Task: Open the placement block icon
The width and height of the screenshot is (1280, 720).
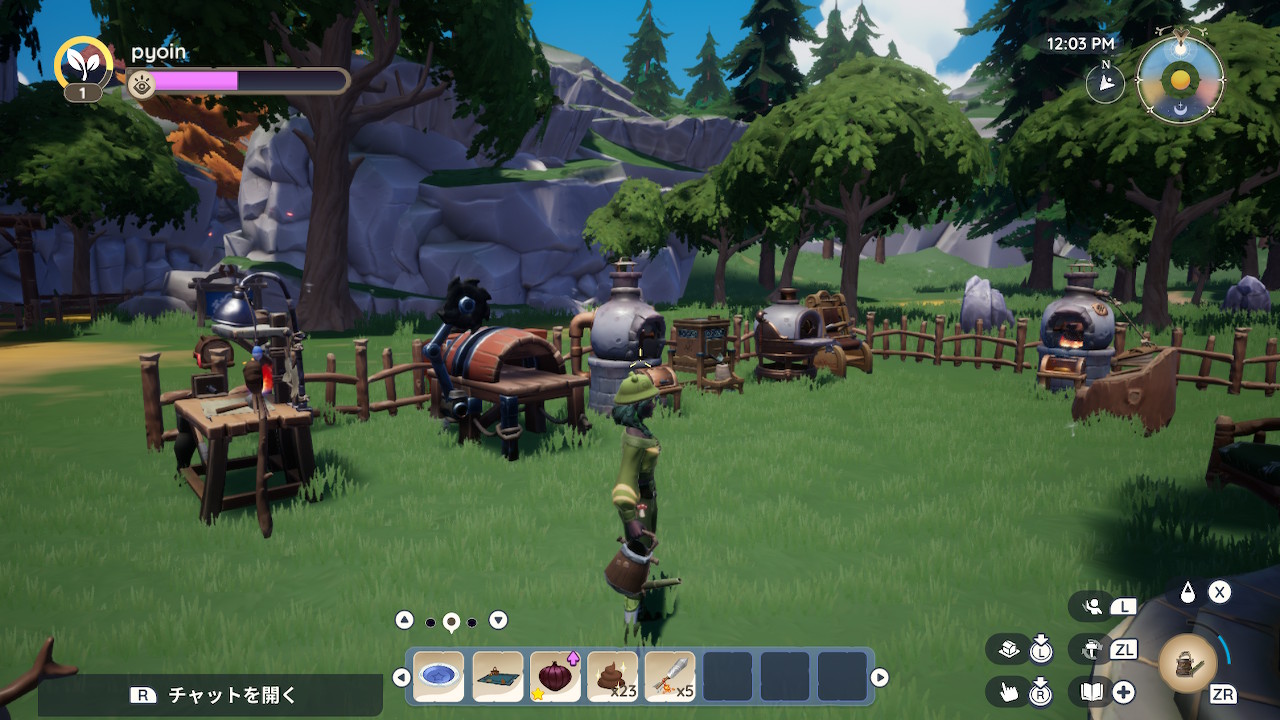Action: click(1008, 649)
